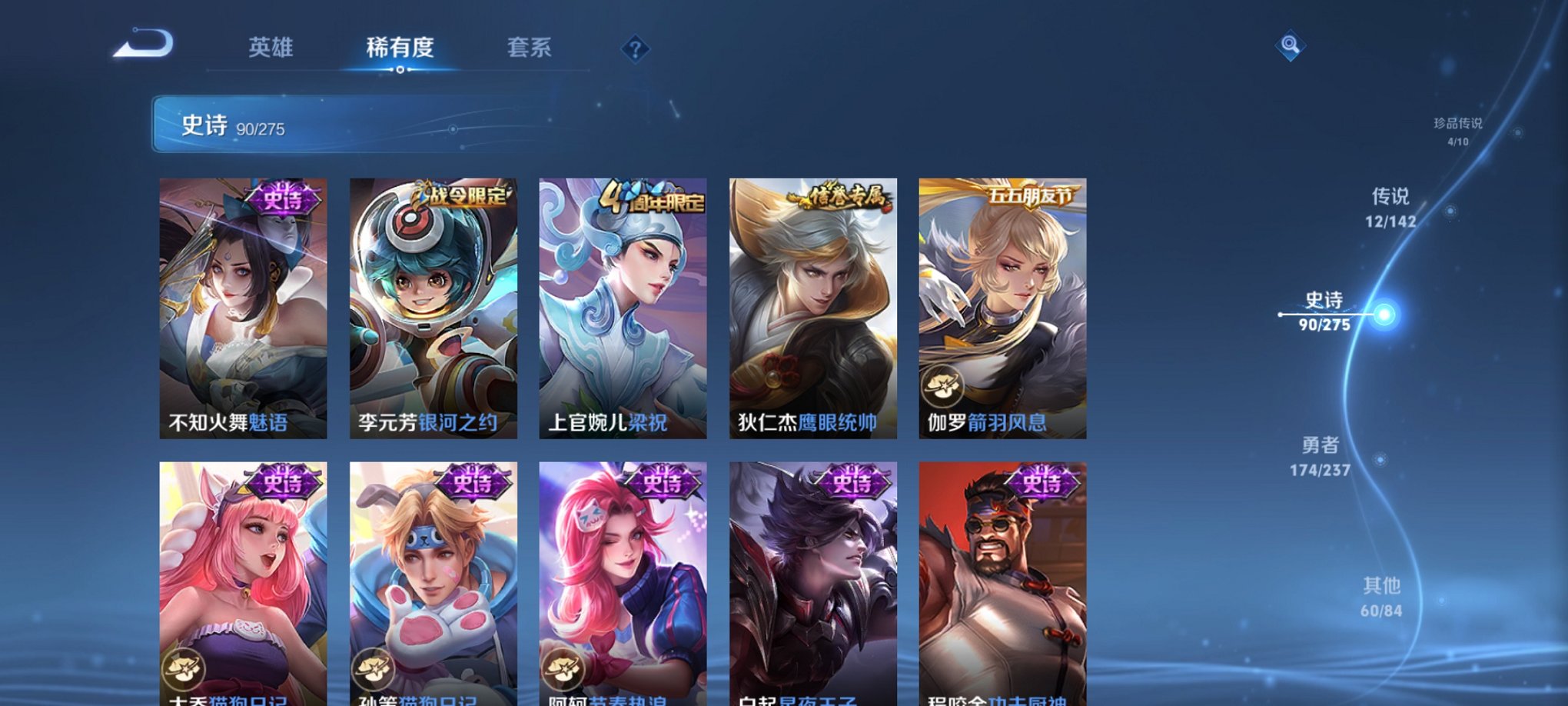1568x706 pixels.
Task: Switch to the 英雄 tab
Action: tap(271, 48)
